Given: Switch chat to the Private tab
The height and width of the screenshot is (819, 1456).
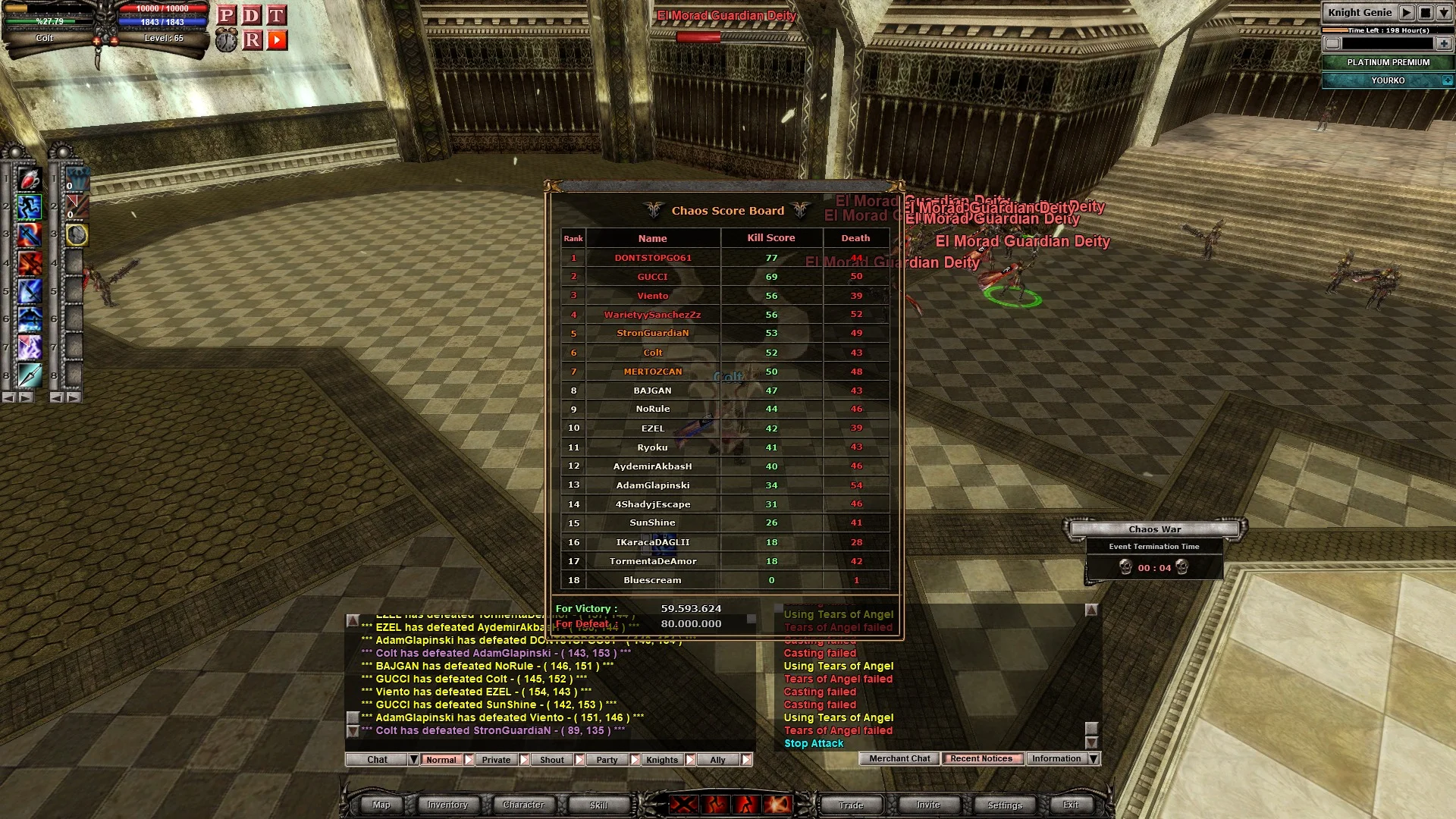Looking at the screenshot, I should (x=496, y=760).
